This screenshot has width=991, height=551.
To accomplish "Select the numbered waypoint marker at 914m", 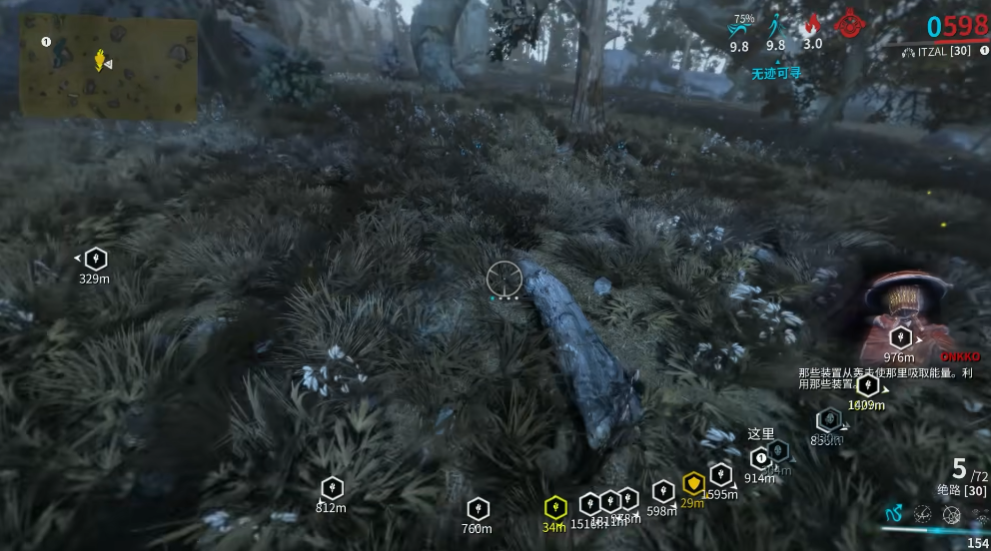I will [760, 458].
